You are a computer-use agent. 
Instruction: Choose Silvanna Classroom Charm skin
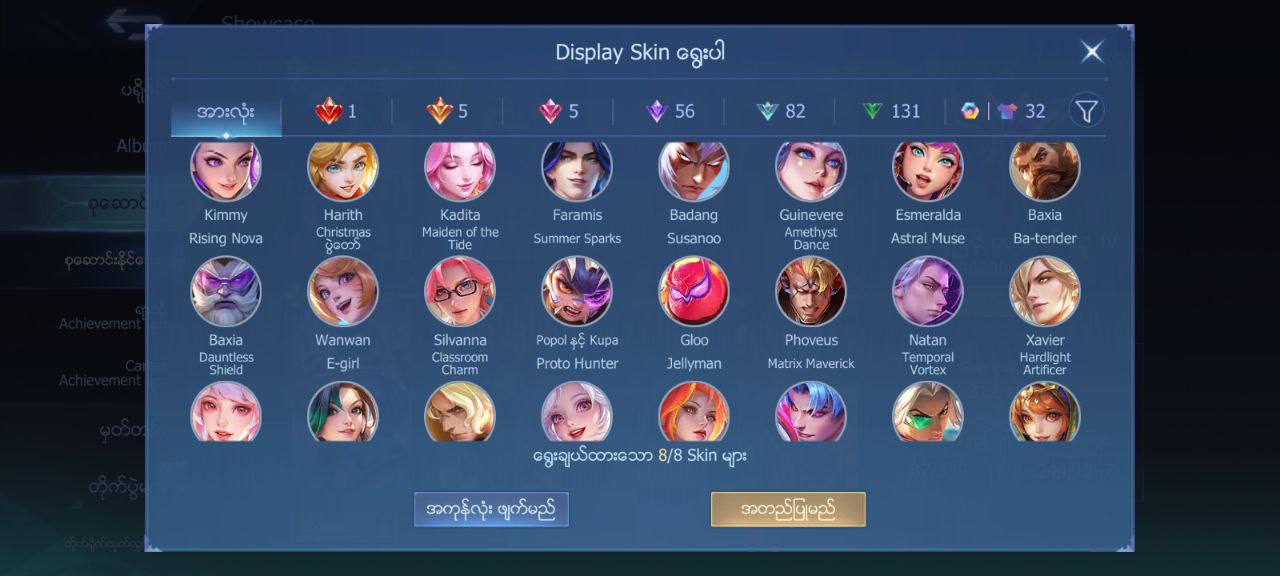point(460,291)
